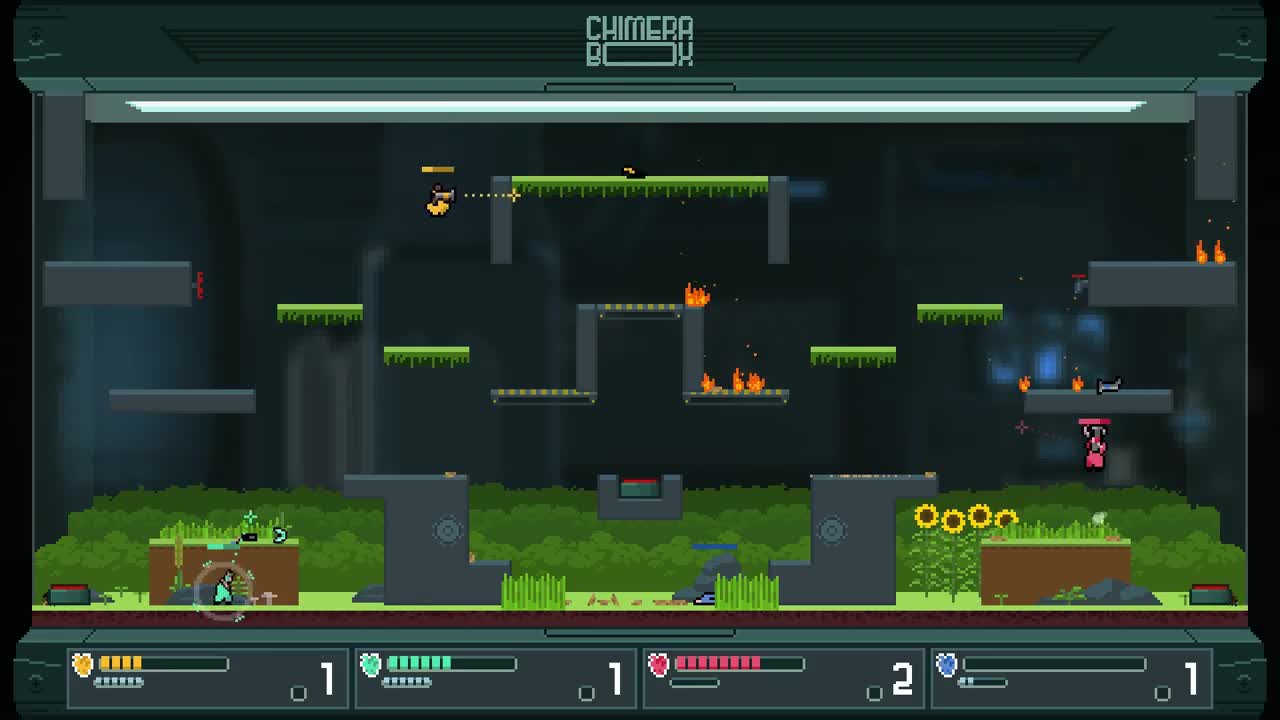The height and width of the screenshot is (720, 1280).
Task: Click the sunflowers near the right dirt platform
Action: 965,519
